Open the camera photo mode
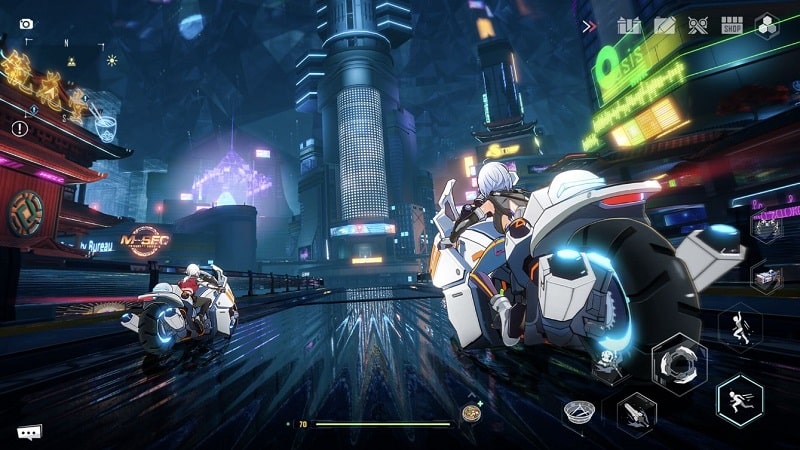The height and width of the screenshot is (450, 800). tap(26, 24)
